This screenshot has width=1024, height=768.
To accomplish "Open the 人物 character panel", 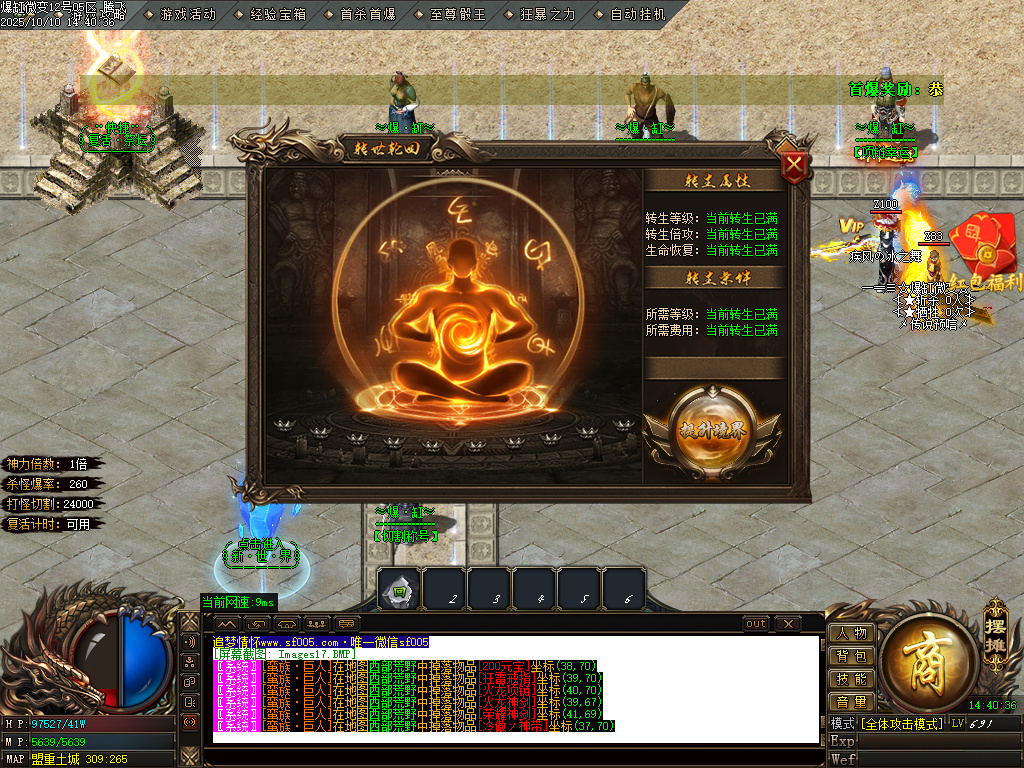I will (x=851, y=633).
